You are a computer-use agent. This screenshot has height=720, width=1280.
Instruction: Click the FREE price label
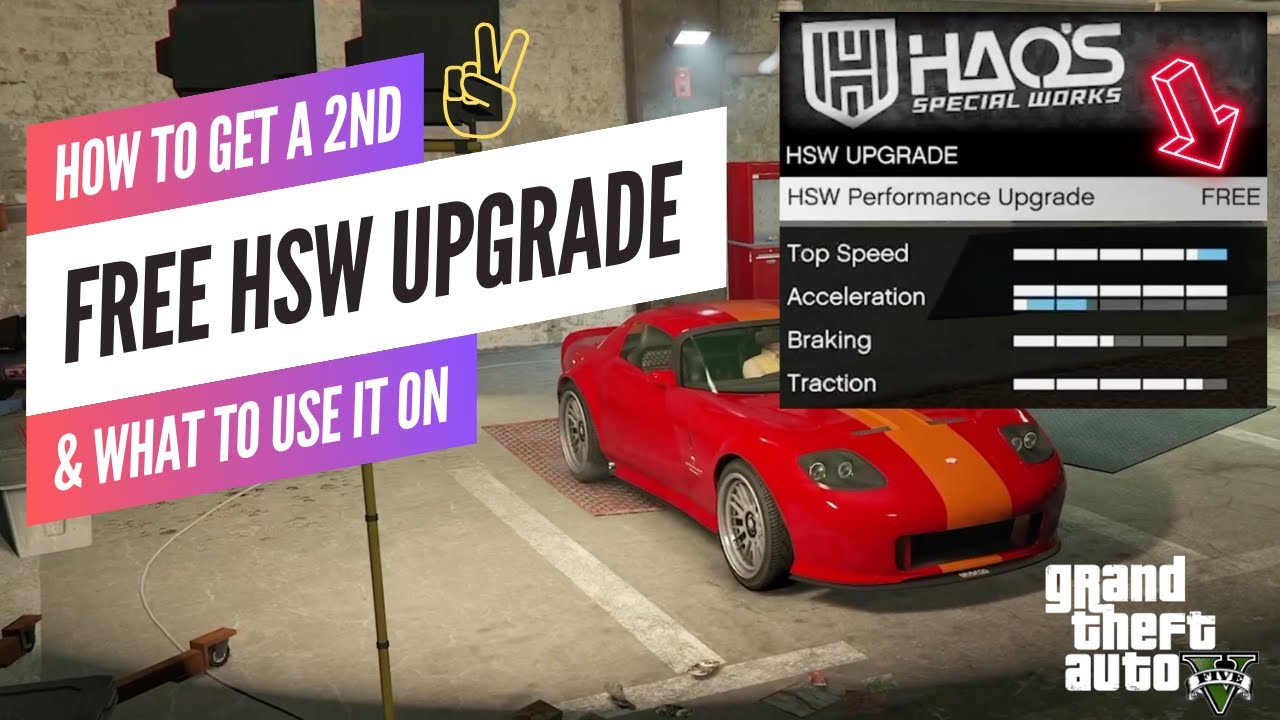(1233, 197)
